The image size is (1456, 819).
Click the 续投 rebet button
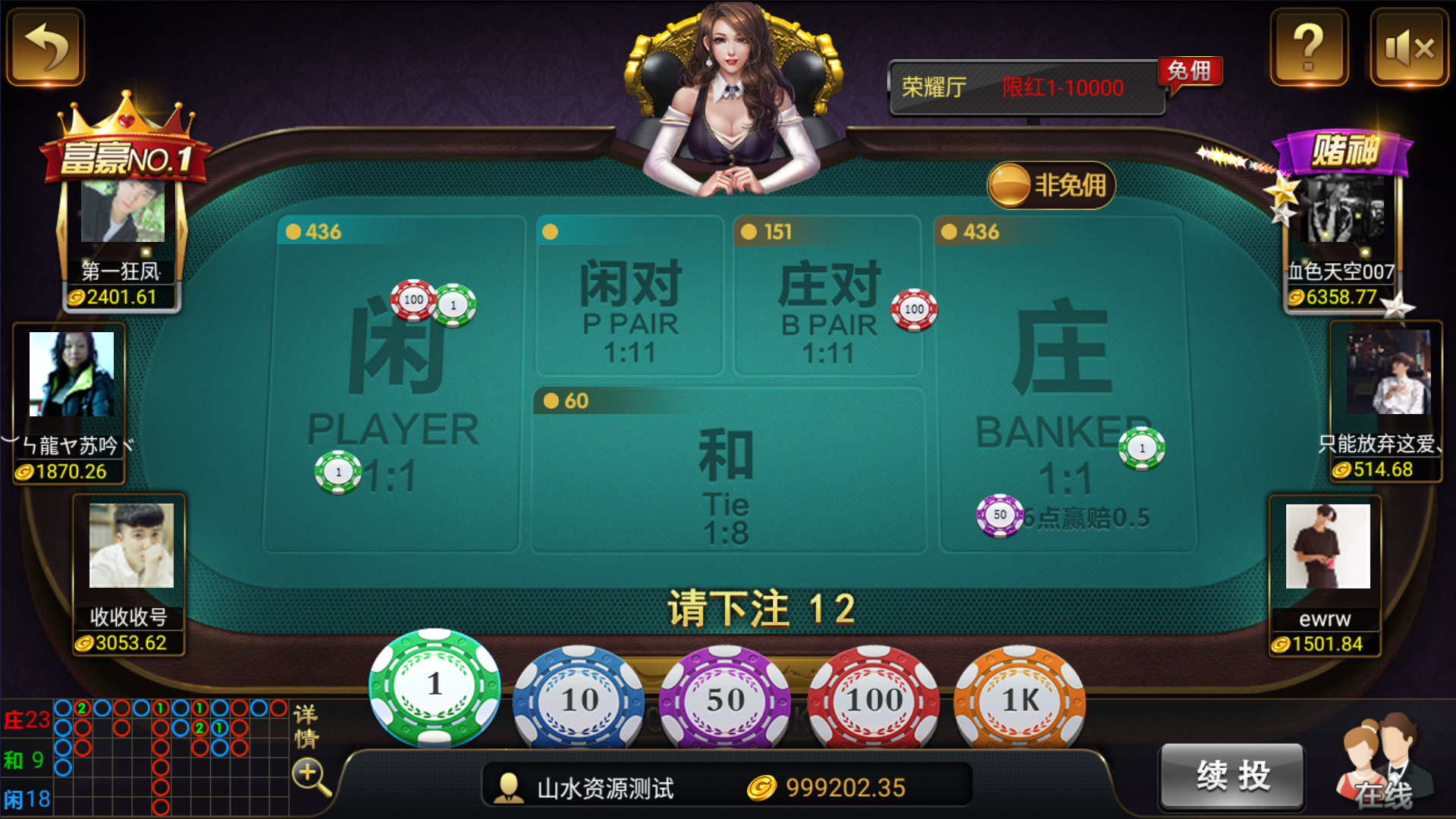point(1231,776)
